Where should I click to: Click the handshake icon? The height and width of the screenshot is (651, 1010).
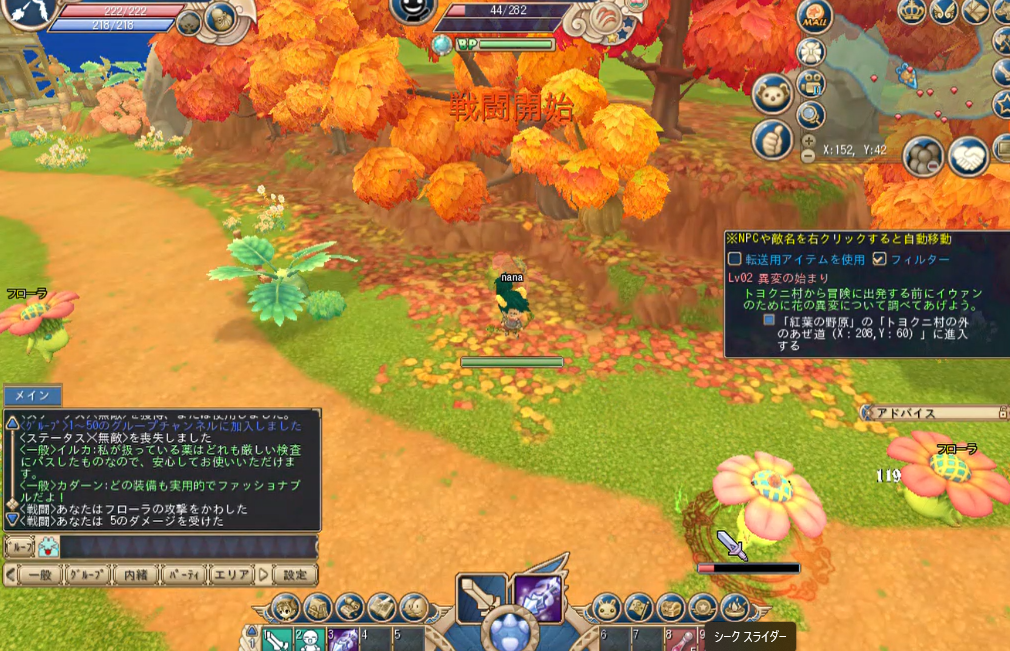967,157
